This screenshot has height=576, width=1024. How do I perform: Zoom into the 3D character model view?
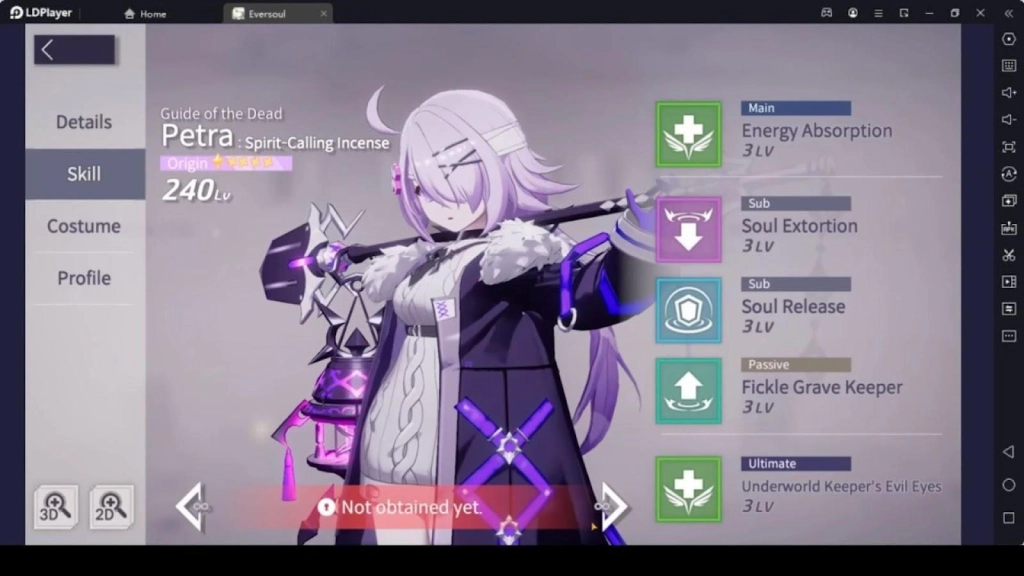pos(55,507)
